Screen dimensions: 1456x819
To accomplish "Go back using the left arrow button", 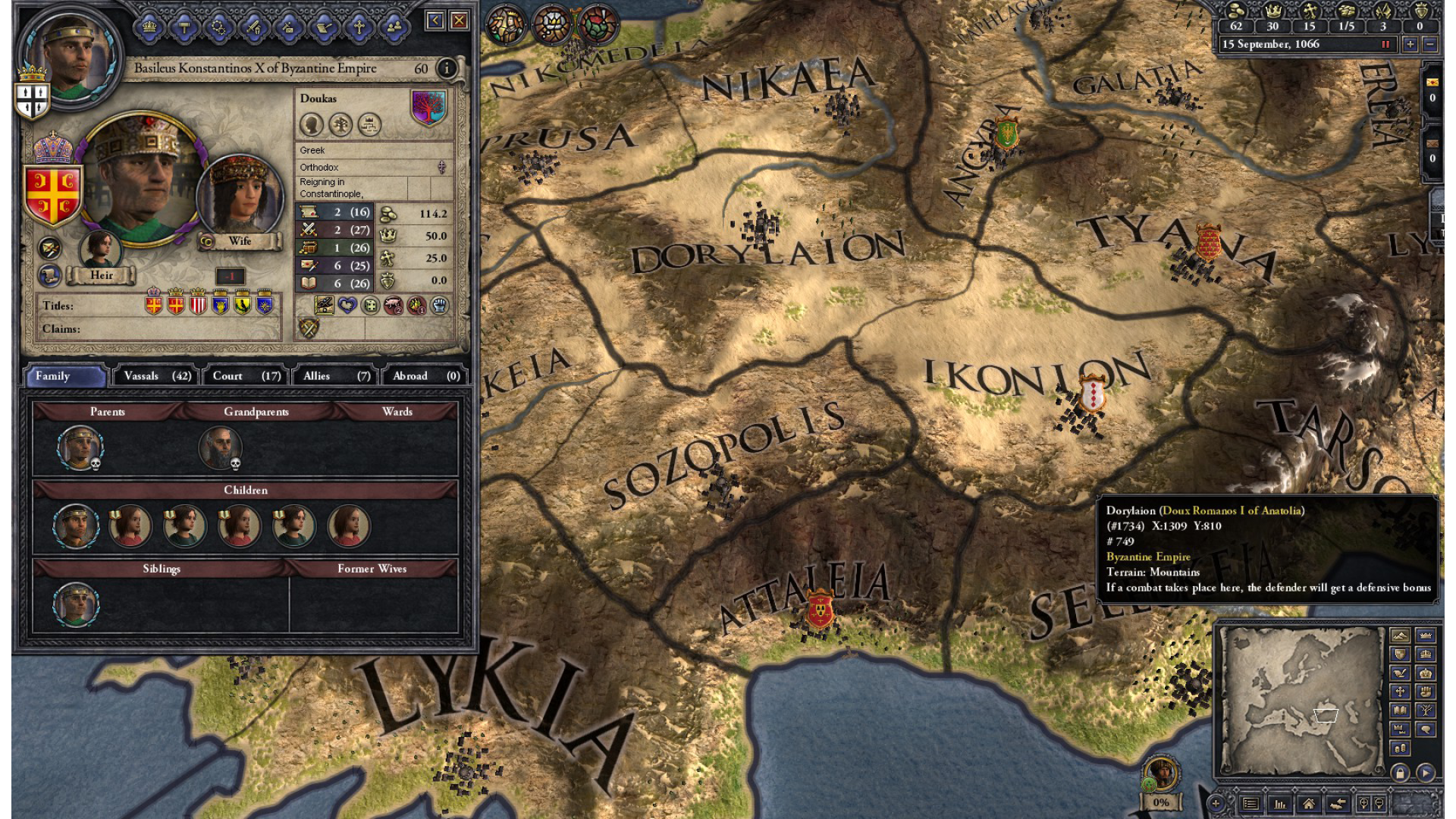I will 435,20.
